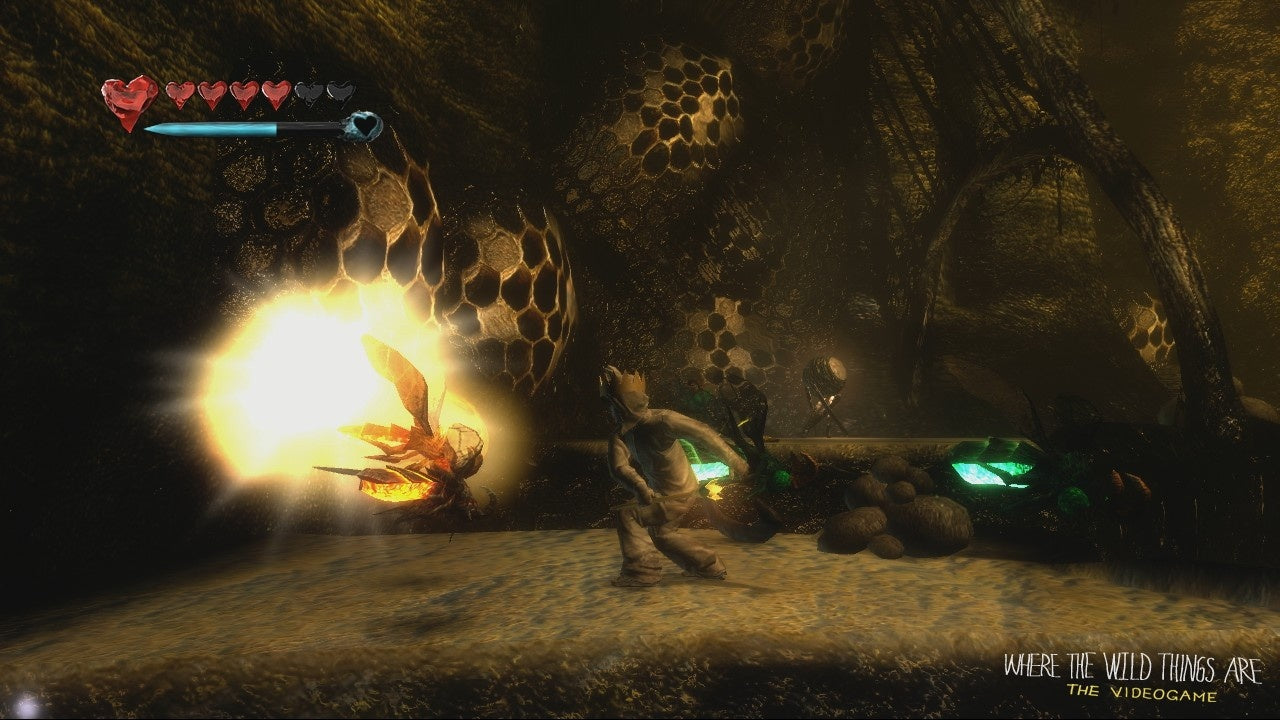
Task: Click the fourth red heart indicator
Action: 242,95
